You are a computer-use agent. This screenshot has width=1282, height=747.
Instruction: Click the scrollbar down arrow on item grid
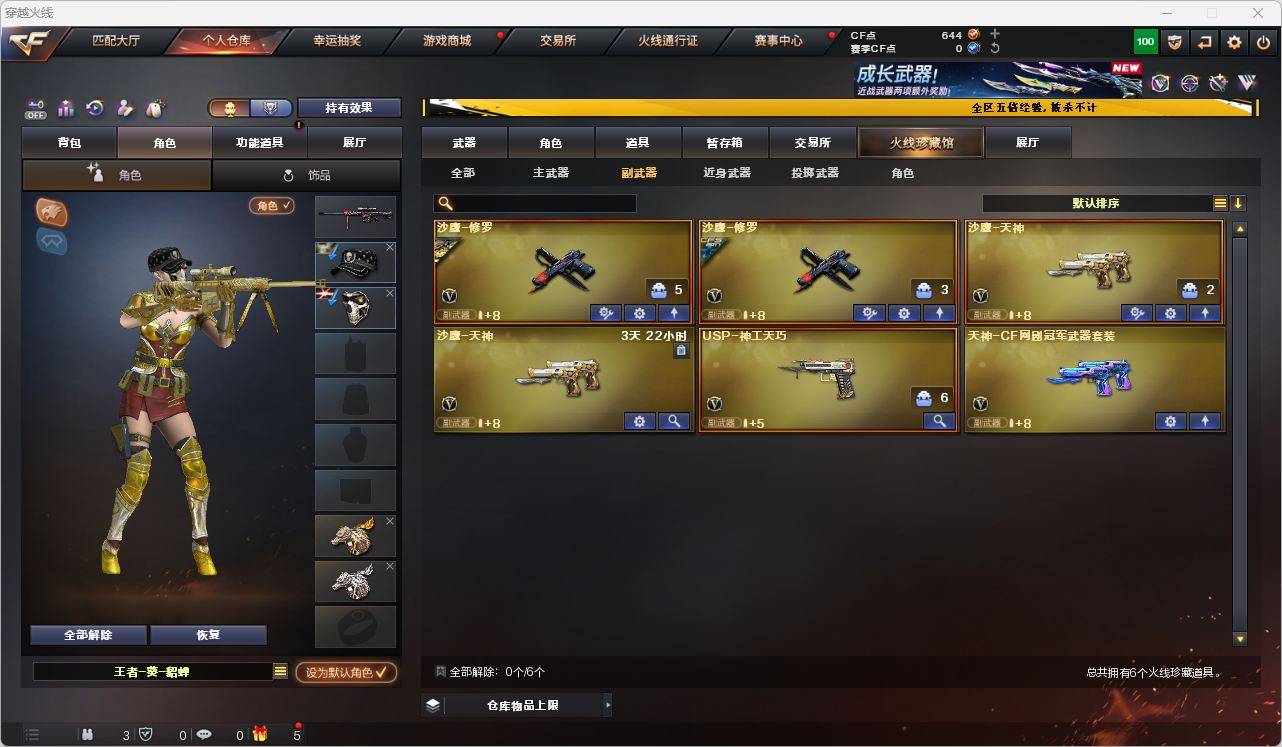[x=1238, y=637]
